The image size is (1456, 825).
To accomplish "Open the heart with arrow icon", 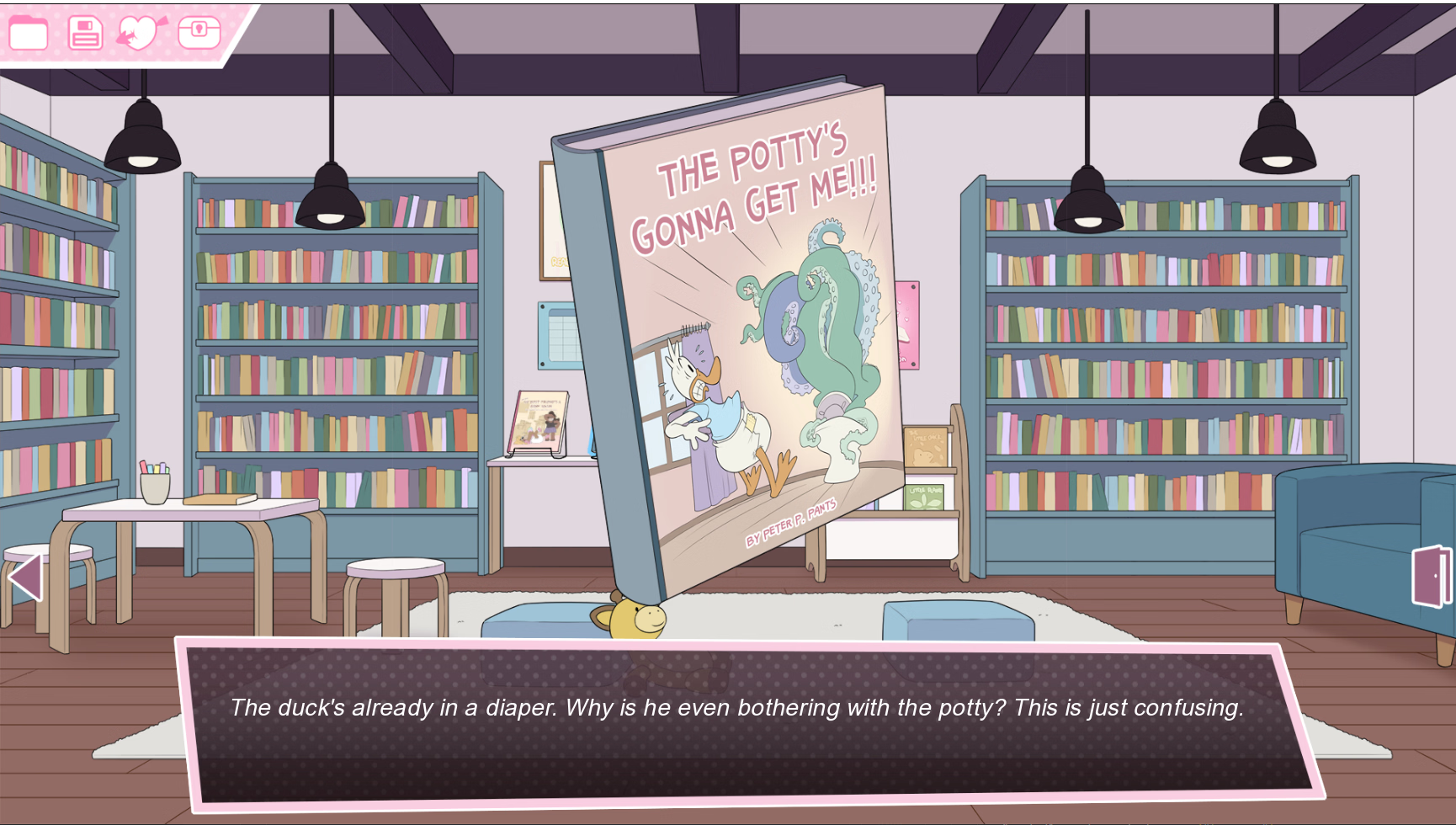I will click(141, 33).
